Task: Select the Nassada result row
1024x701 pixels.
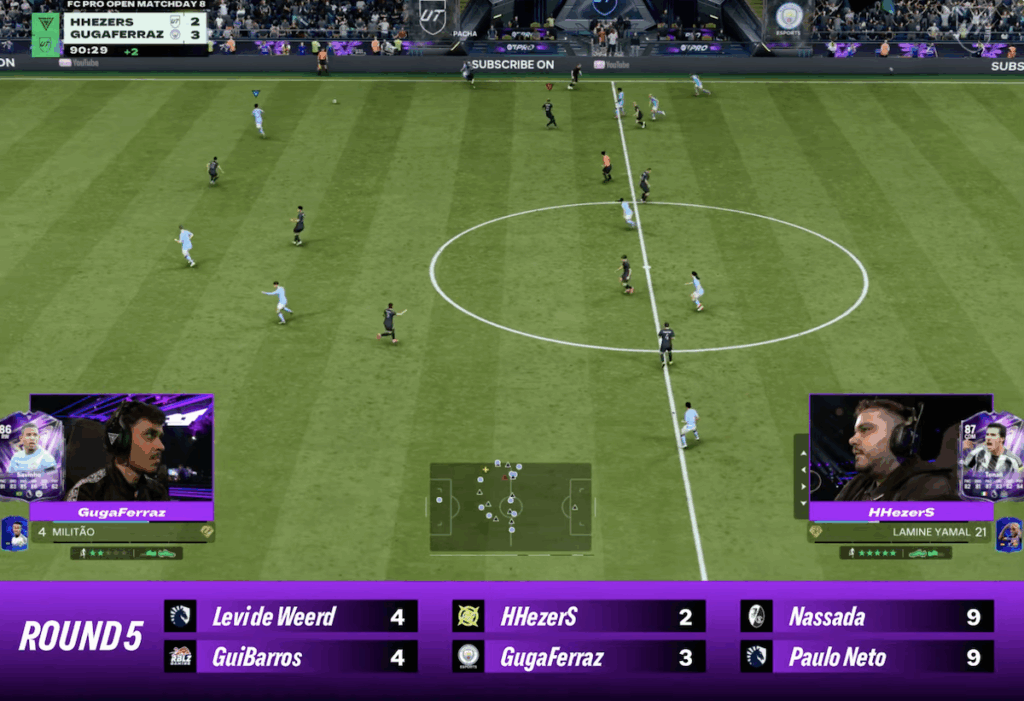Action: 867,617
